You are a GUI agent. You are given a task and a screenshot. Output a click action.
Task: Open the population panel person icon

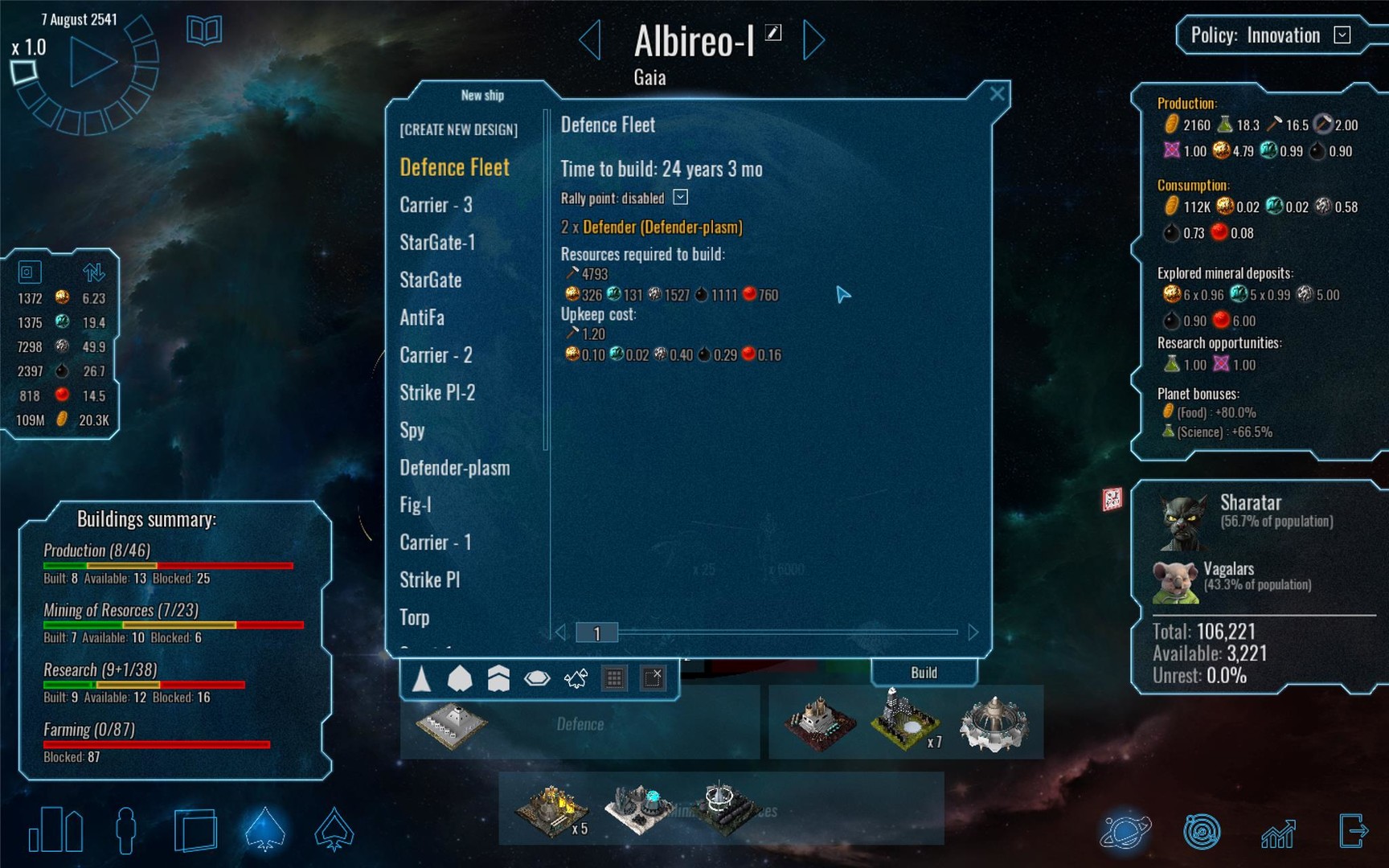125,832
